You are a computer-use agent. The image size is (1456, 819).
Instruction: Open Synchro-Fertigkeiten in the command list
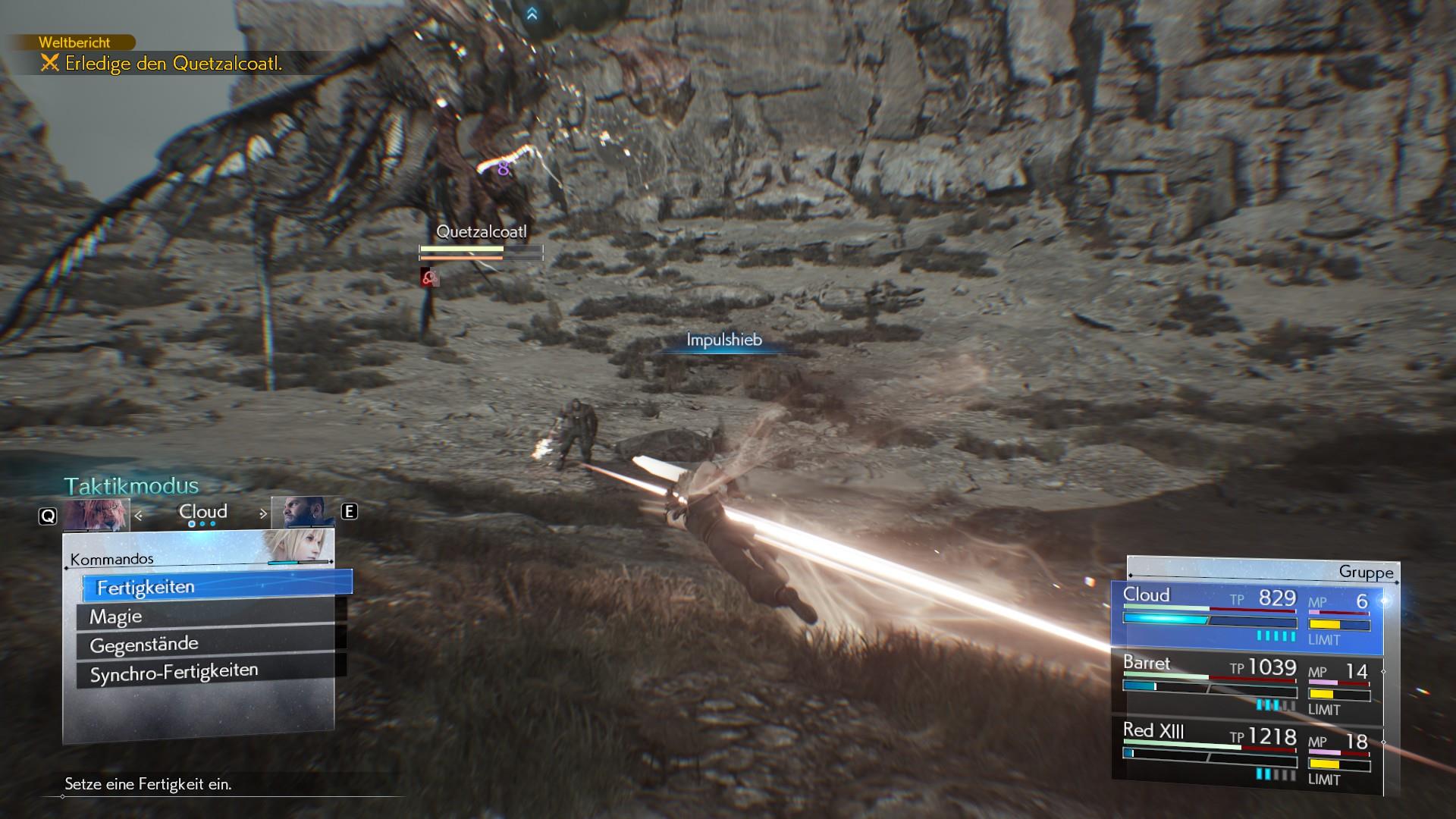click(205, 672)
